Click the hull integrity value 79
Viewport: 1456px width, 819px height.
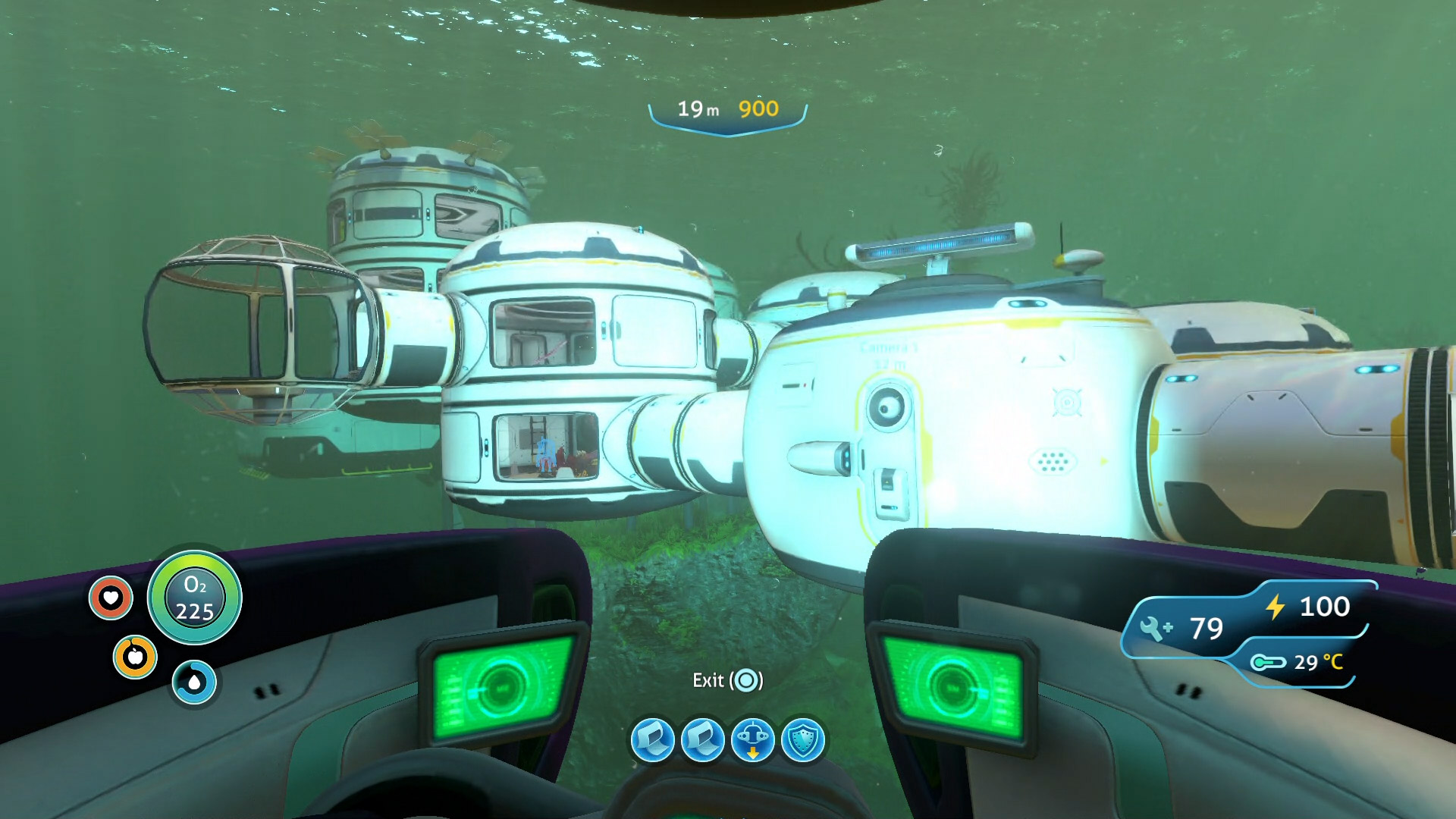[x=1207, y=628]
